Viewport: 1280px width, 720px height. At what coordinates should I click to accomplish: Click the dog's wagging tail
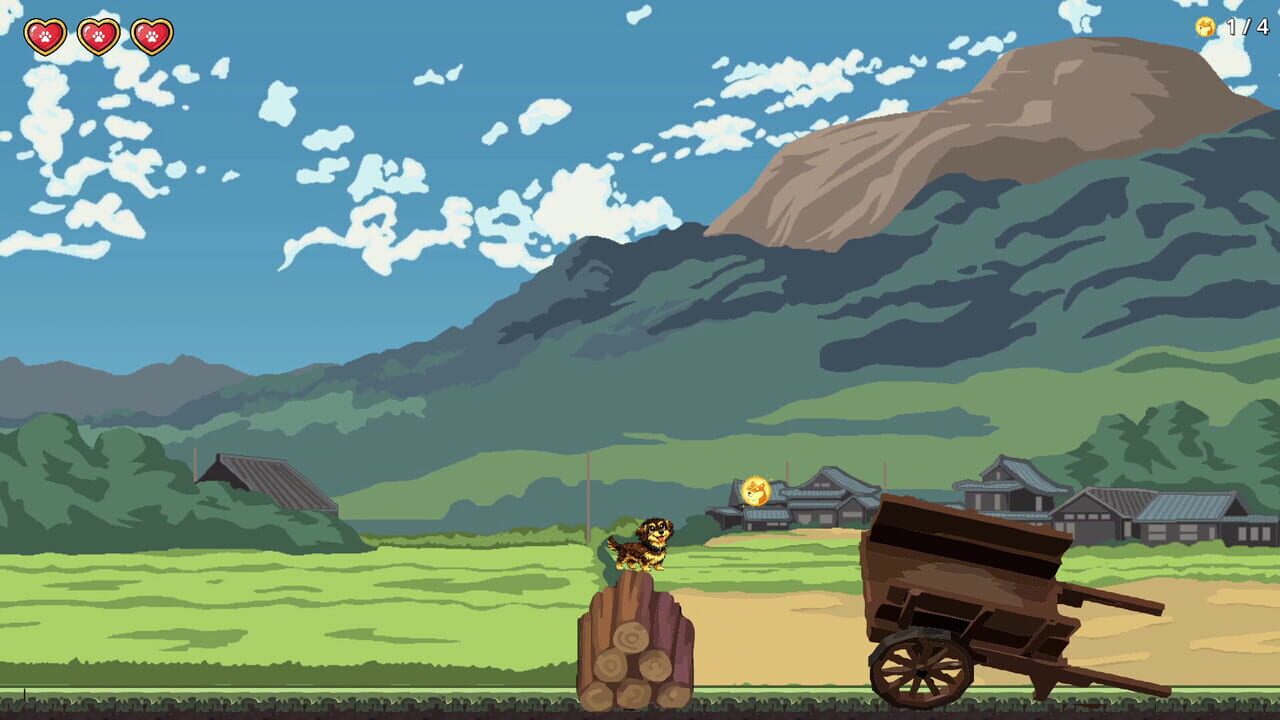point(612,542)
